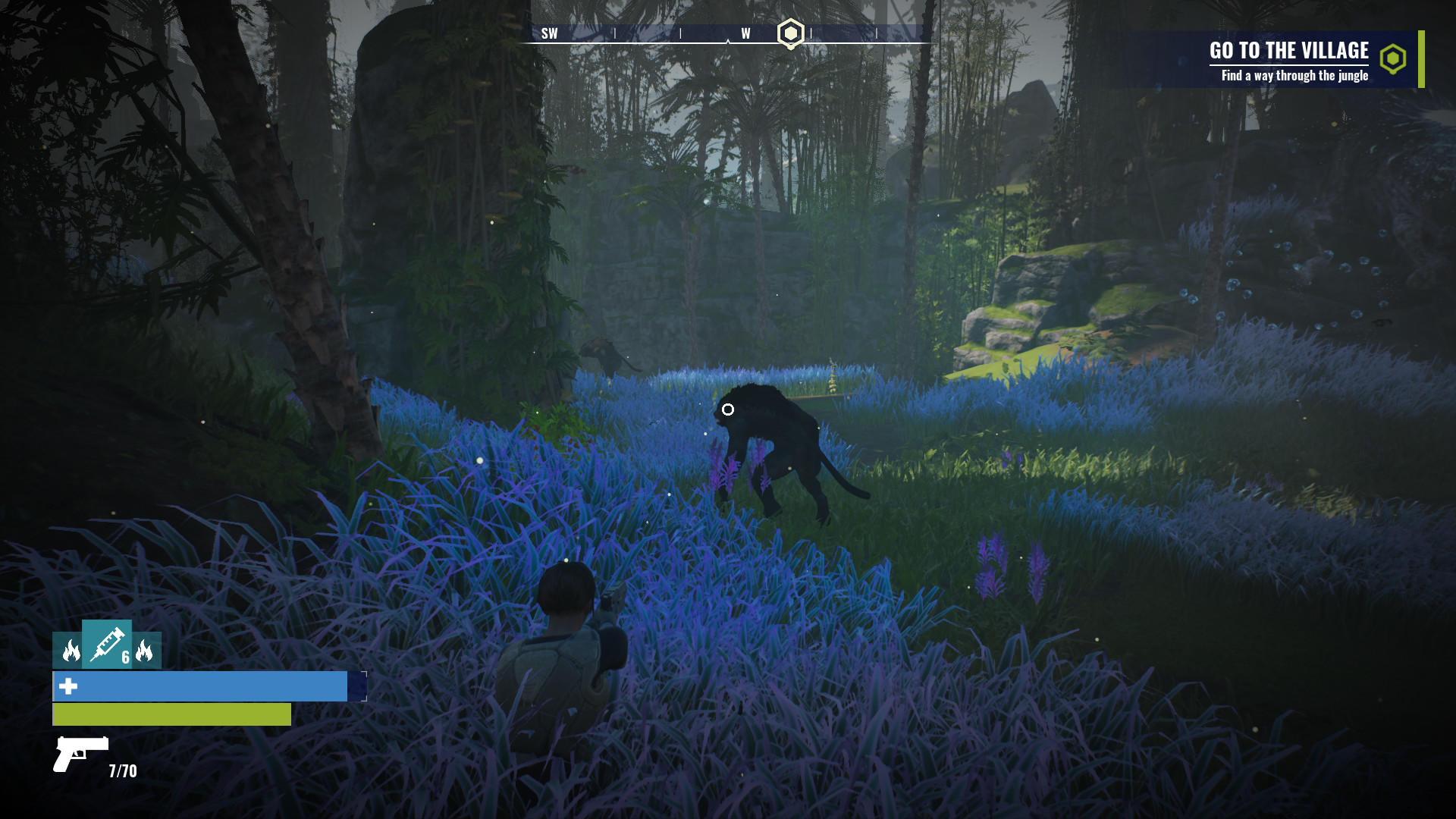Expand the objective details under GO TO THE VILLAGE
The image size is (1456, 819).
(x=1294, y=76)
